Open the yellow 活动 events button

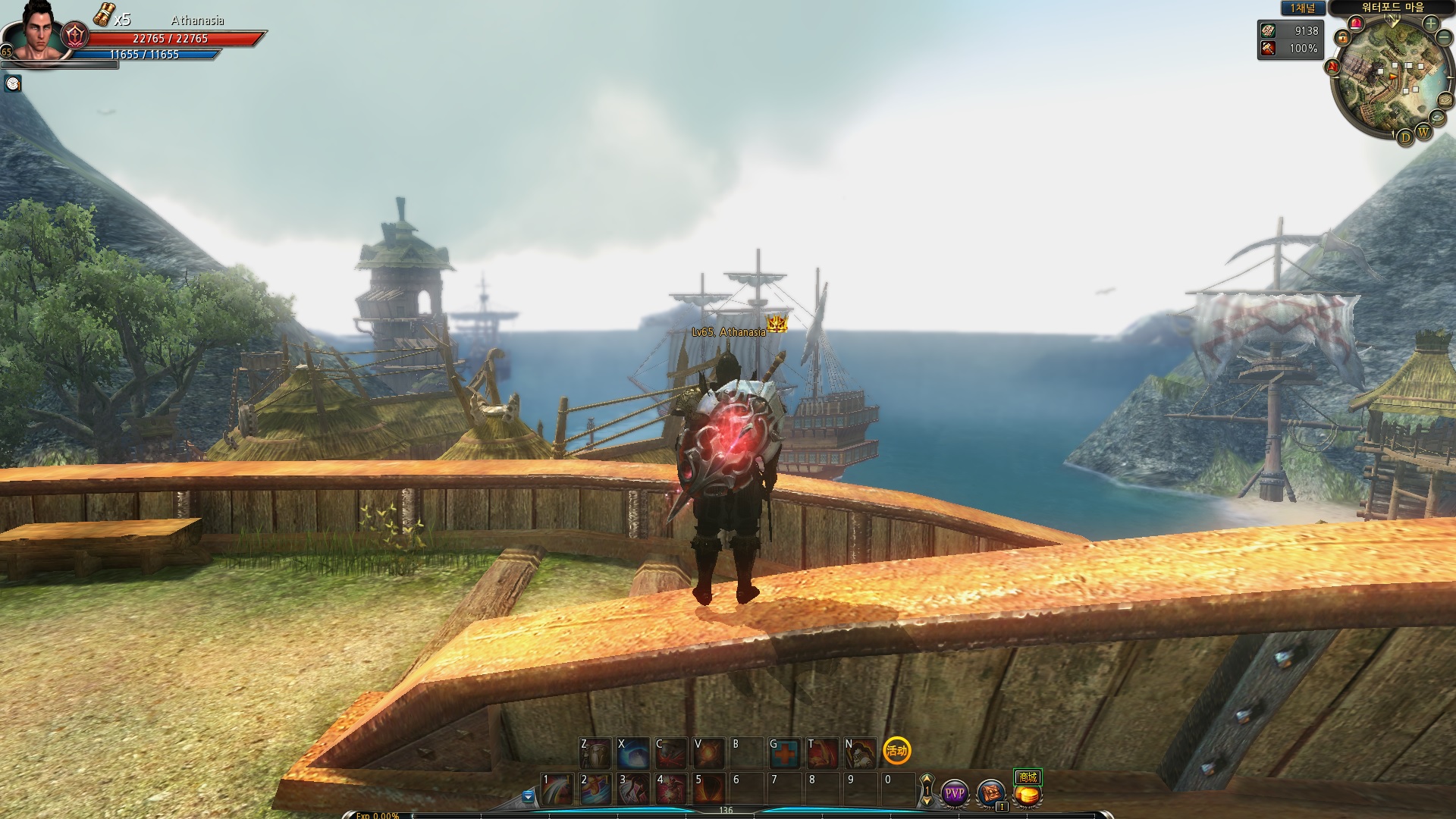pos(897,751)
